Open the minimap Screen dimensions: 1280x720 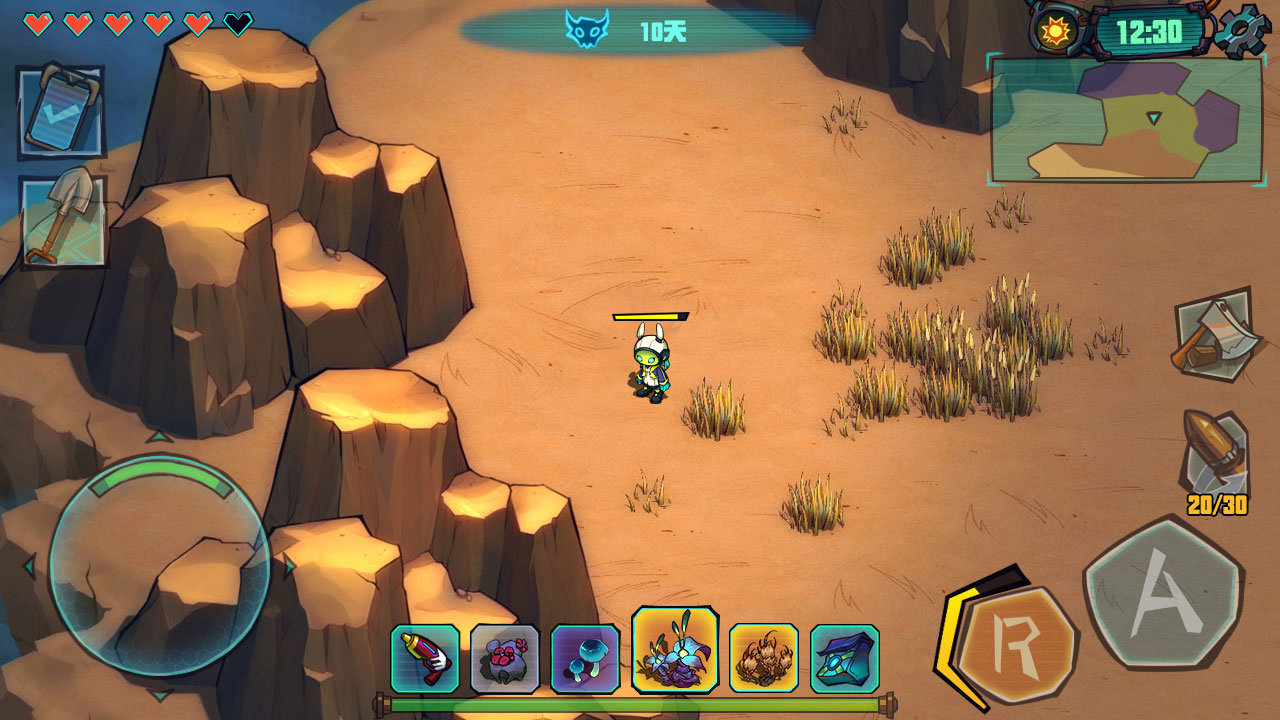[x=1127, y=119]
